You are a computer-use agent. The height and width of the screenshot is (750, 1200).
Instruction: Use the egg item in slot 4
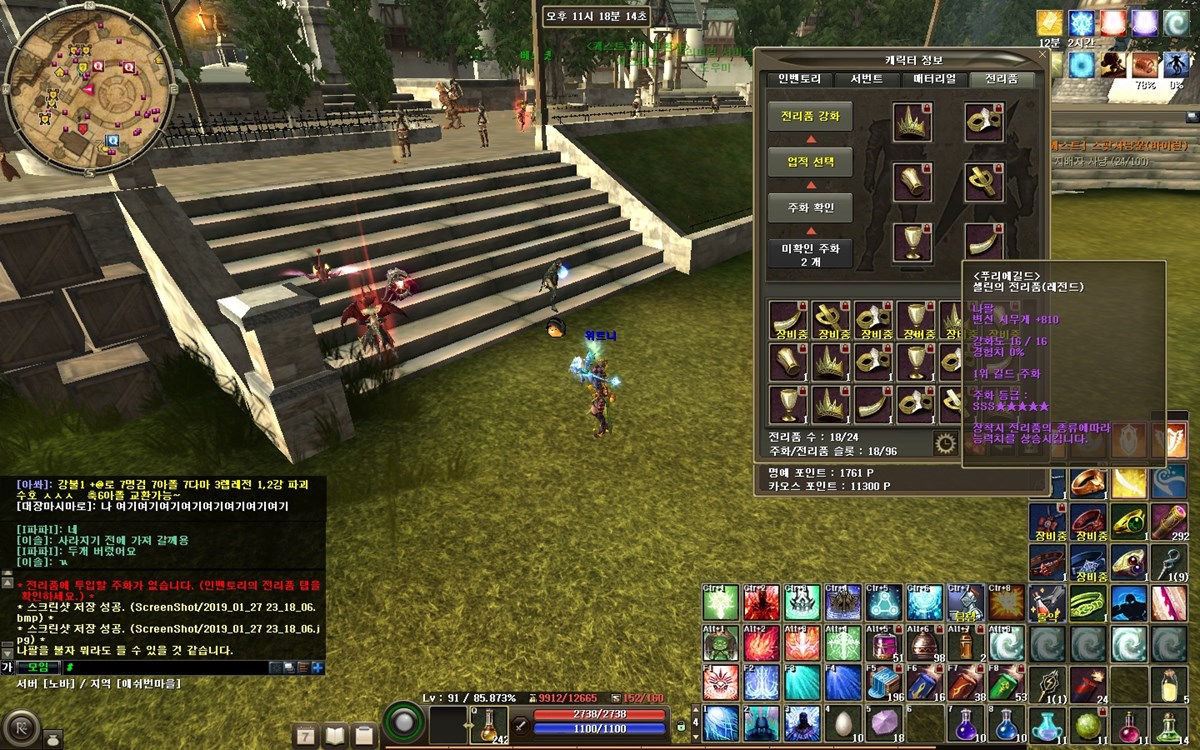pyautogui.click(x=842, y=722)
